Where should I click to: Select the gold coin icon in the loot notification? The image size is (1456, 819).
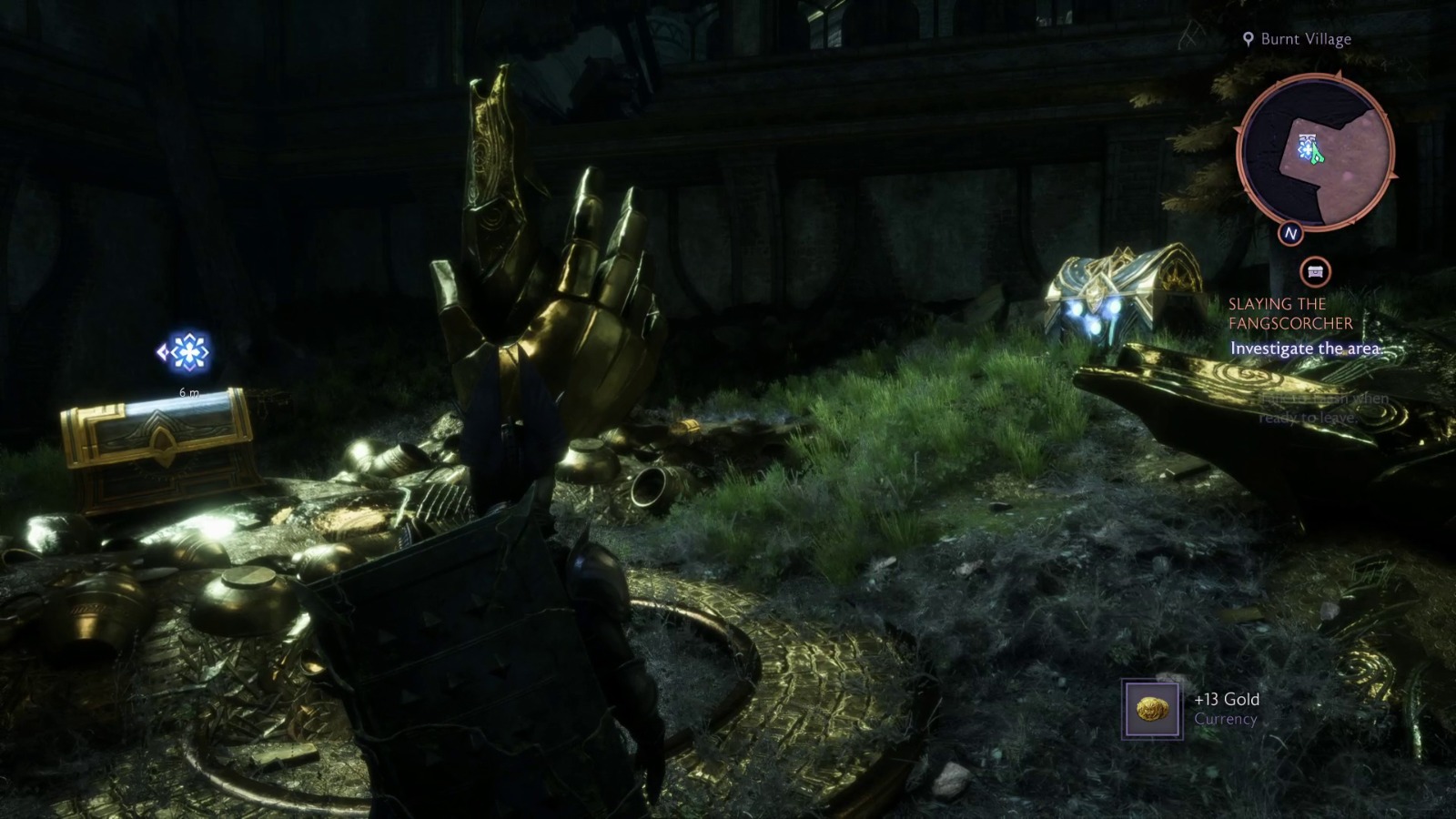1151,707
